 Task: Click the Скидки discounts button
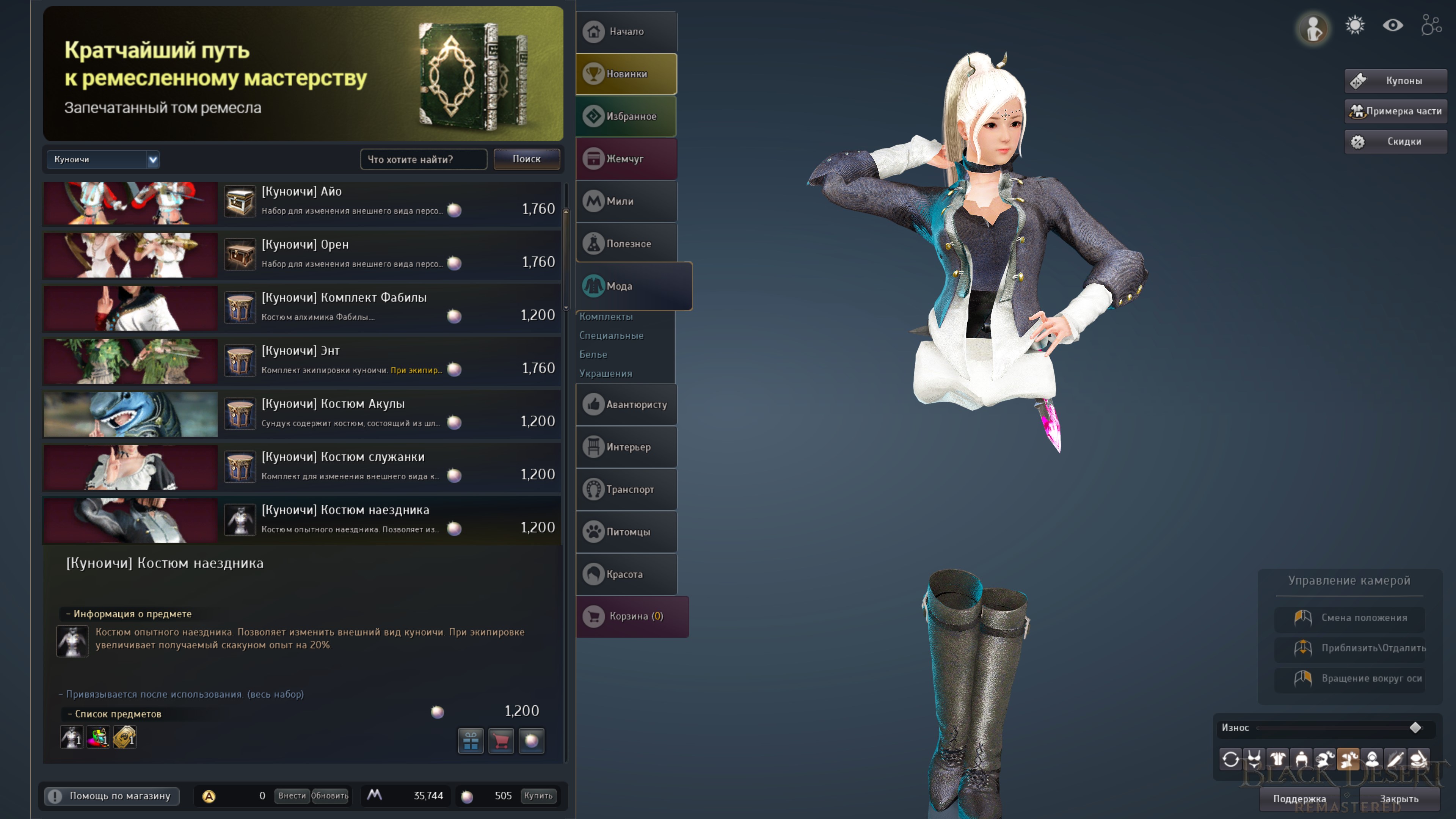1395,141
